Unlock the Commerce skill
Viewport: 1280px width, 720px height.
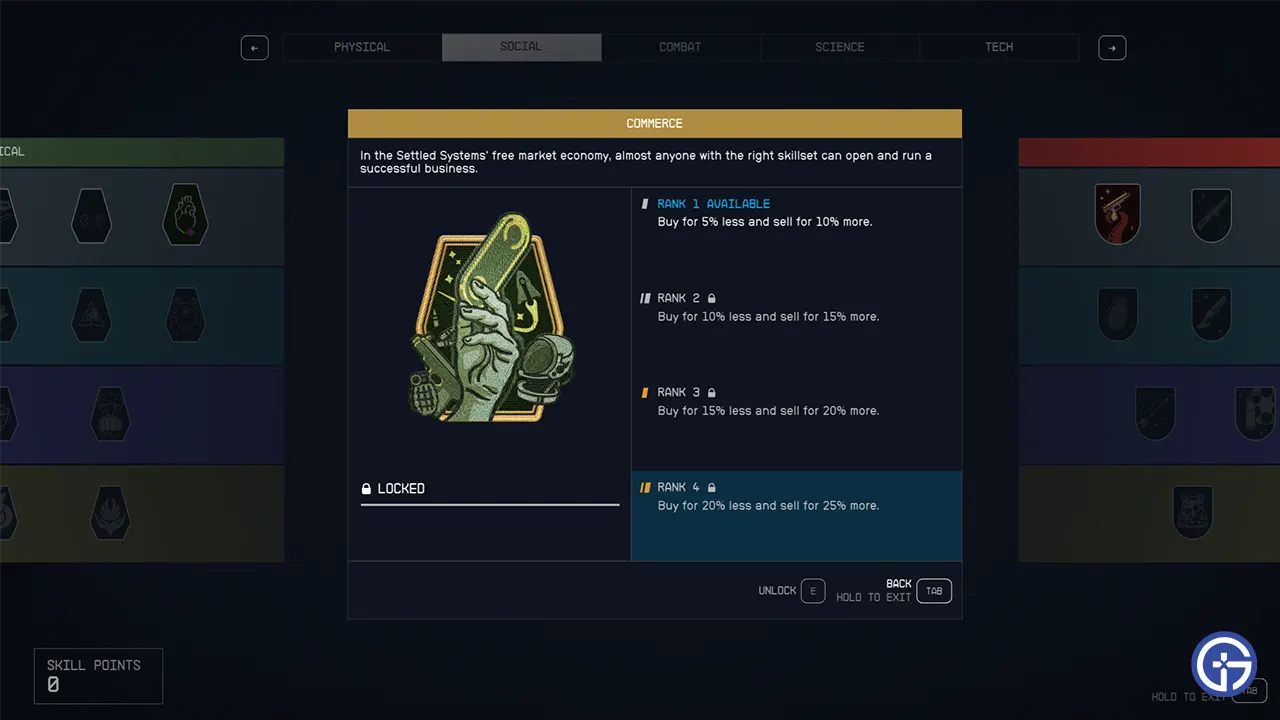point(812,591)
